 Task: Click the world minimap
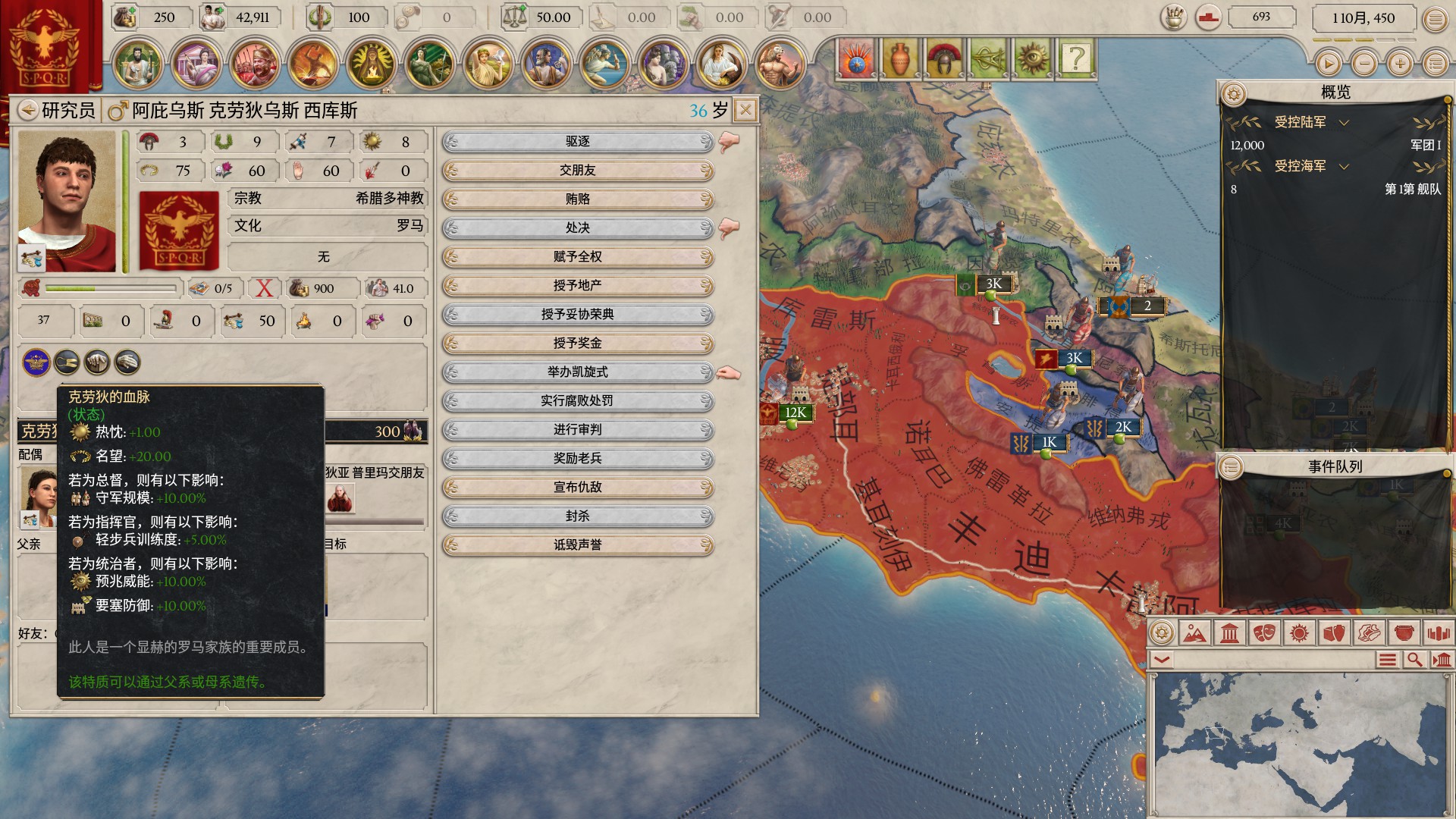1300,743
